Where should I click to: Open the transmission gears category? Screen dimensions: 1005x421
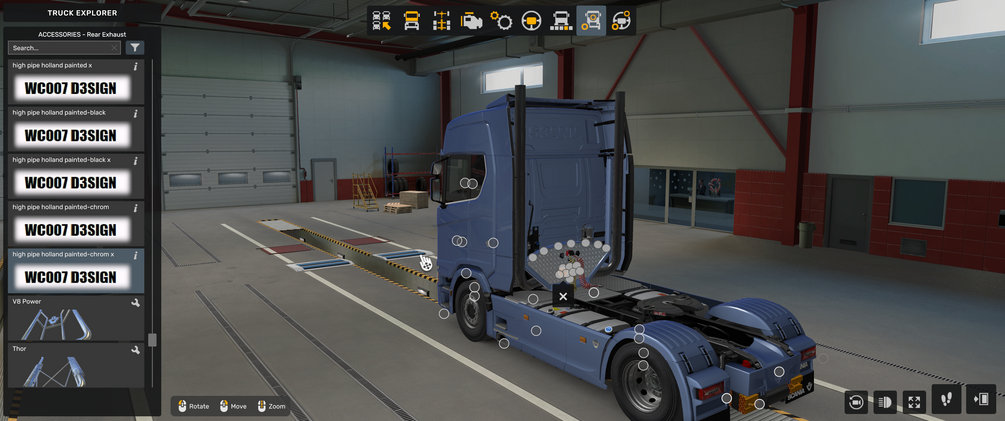[x=502, y=21]
